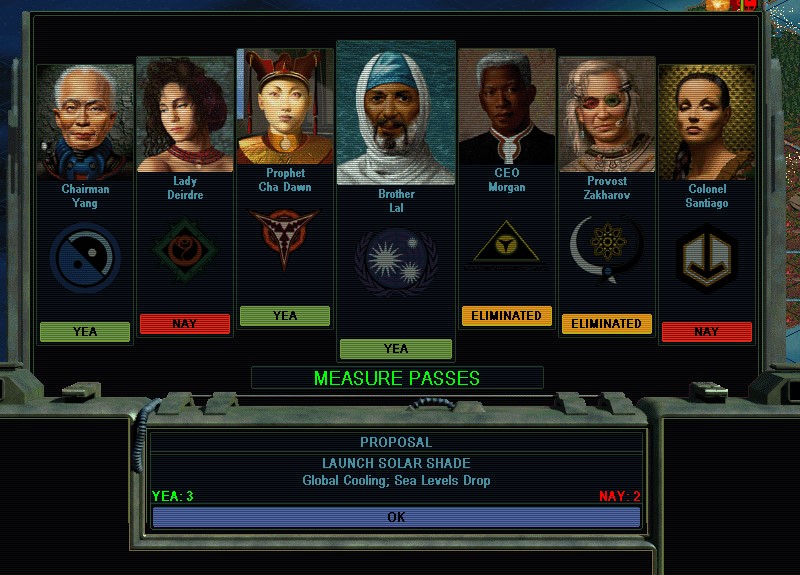
Task: Confirm the result with the OK button
Action: (x=396, y=517)
